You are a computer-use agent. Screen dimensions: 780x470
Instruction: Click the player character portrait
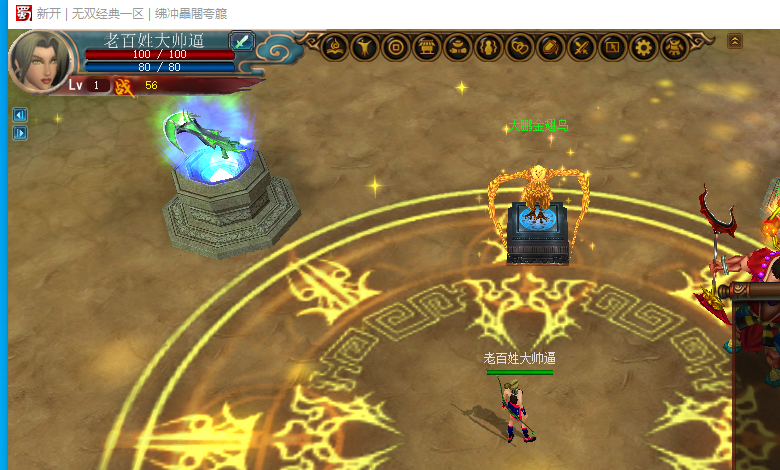click(40, 60)
